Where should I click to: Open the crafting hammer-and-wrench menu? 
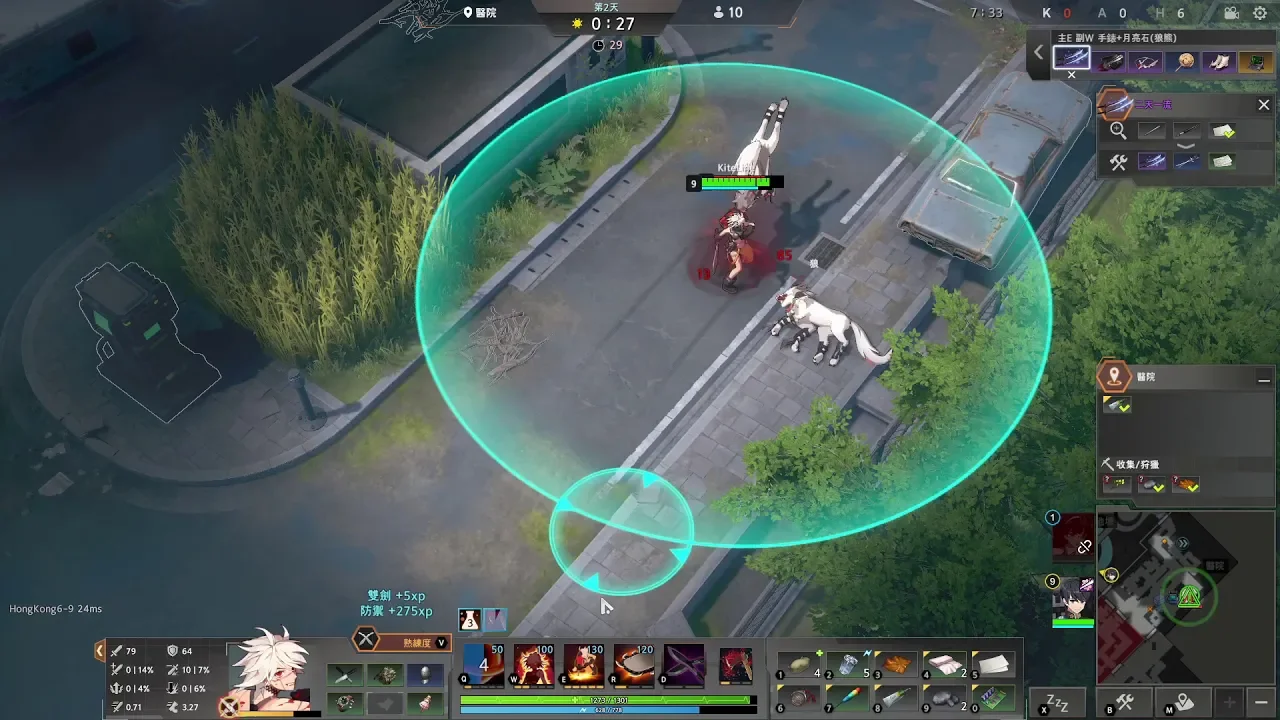pos(1125,702)
